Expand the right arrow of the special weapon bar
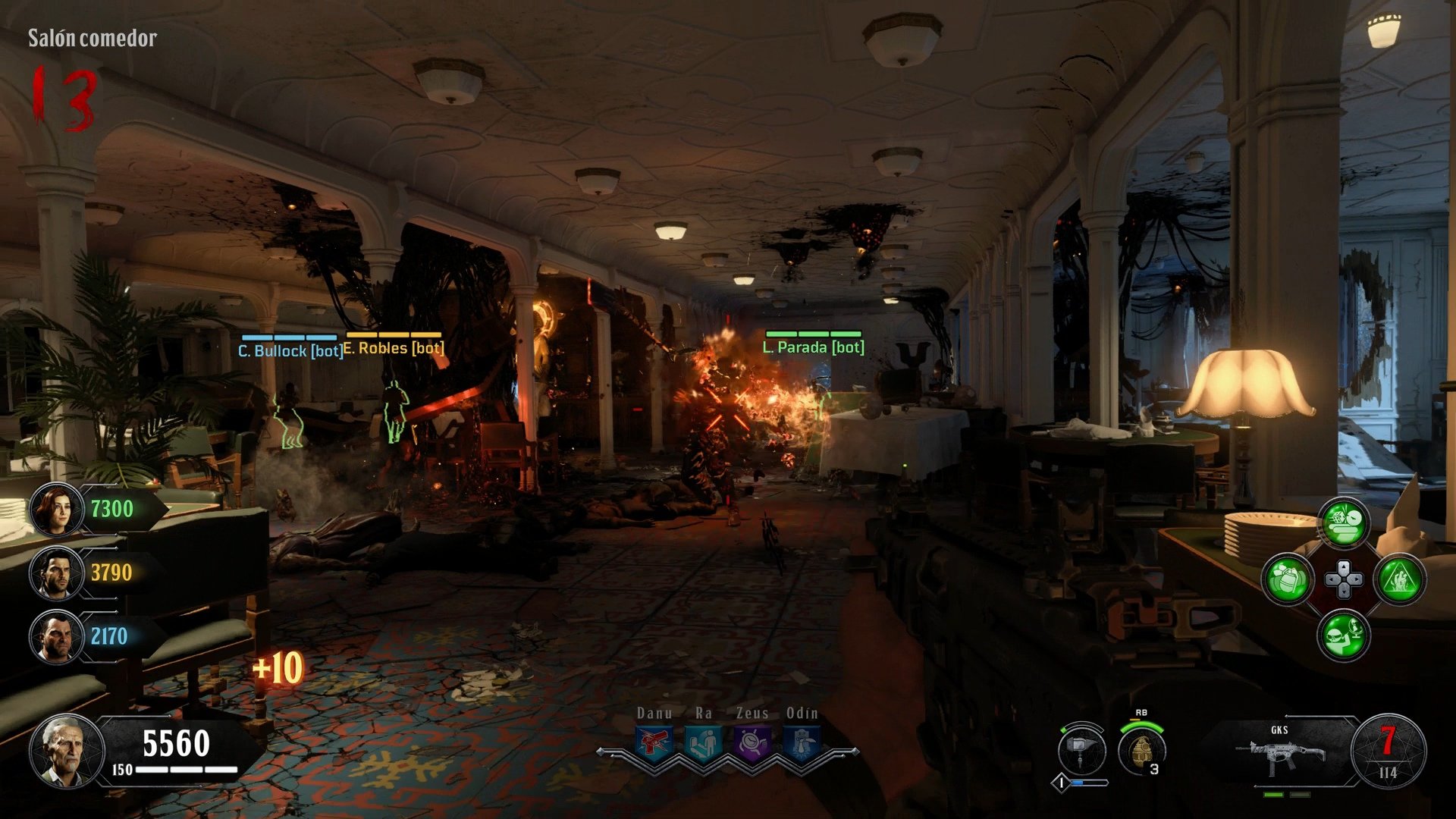This screenshot has height=819, width=1456. point(855,751)
